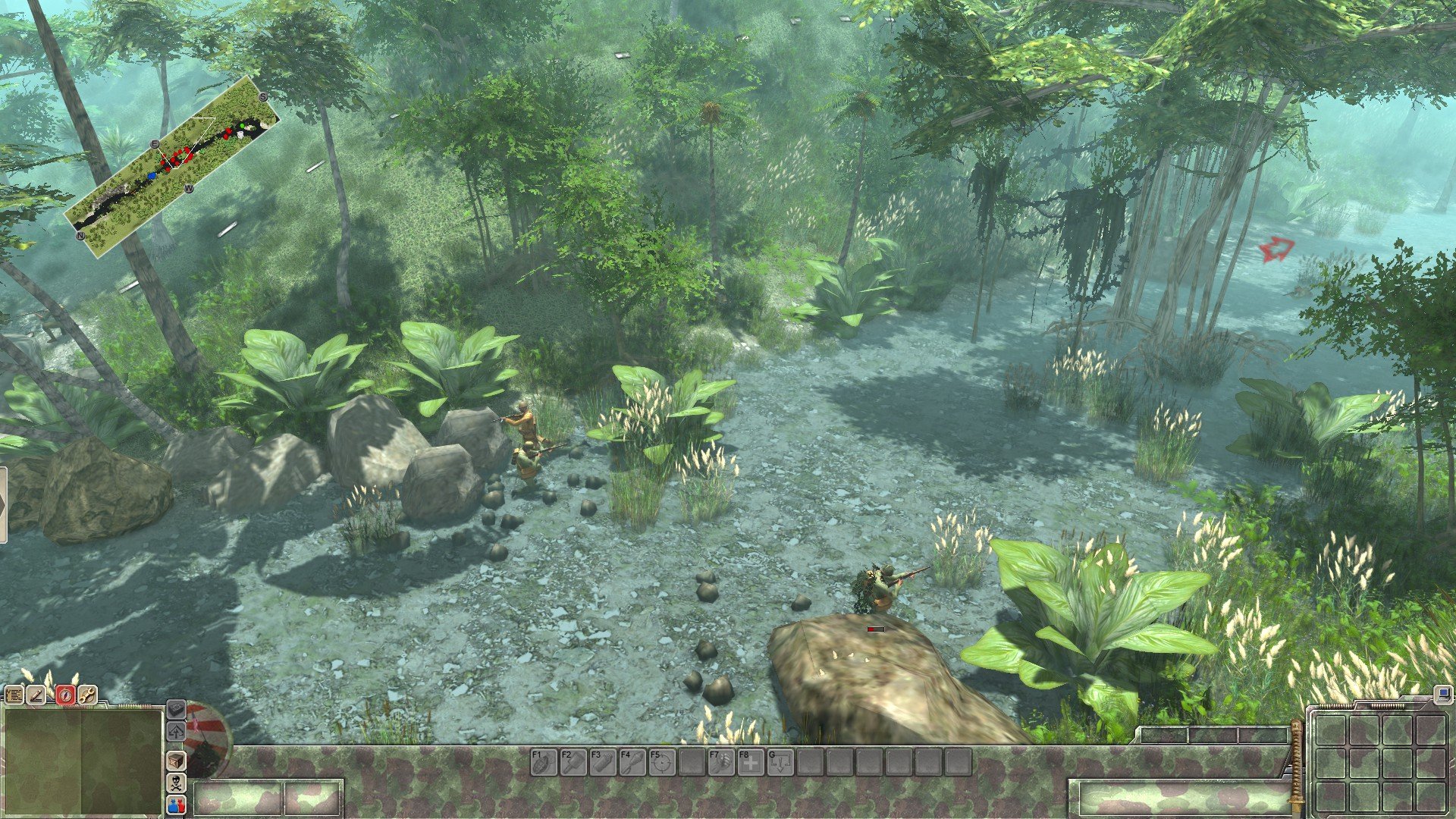Screen dimensions: 1456x819
Task: Pick the F4 stick grenade slot
Action: (x=632, y=761)
